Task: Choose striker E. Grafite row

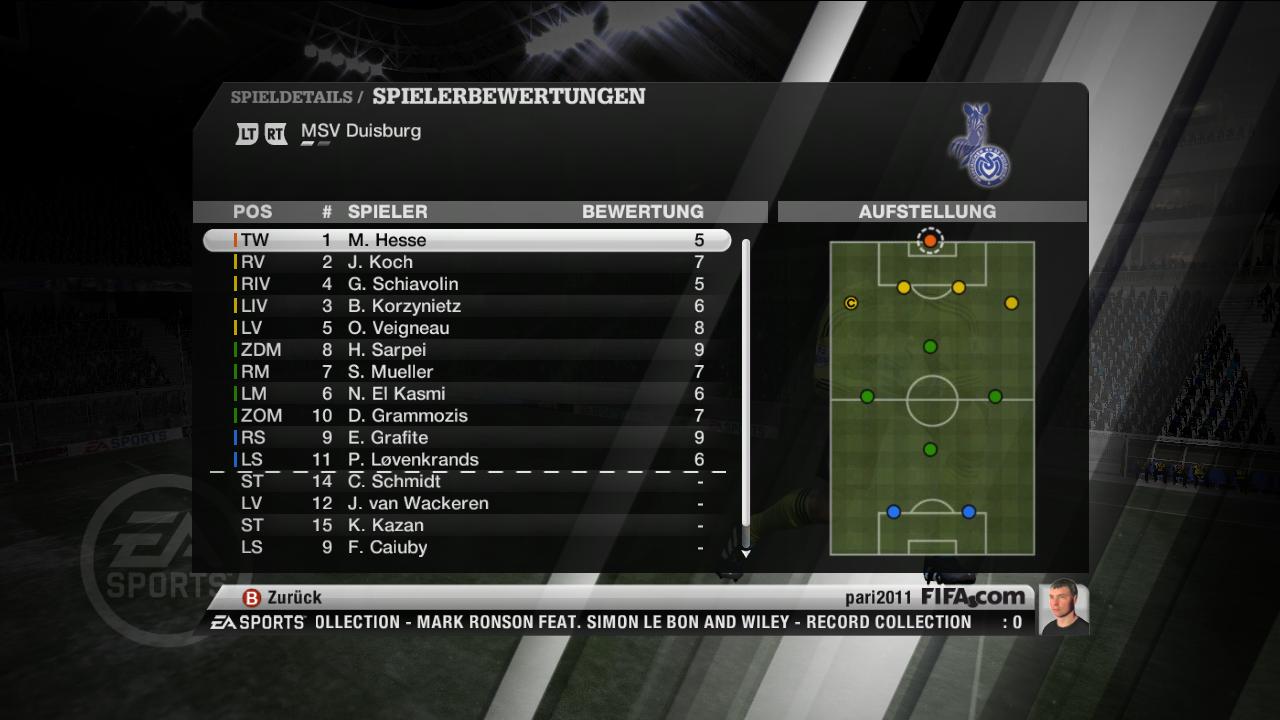Action: 466,438
